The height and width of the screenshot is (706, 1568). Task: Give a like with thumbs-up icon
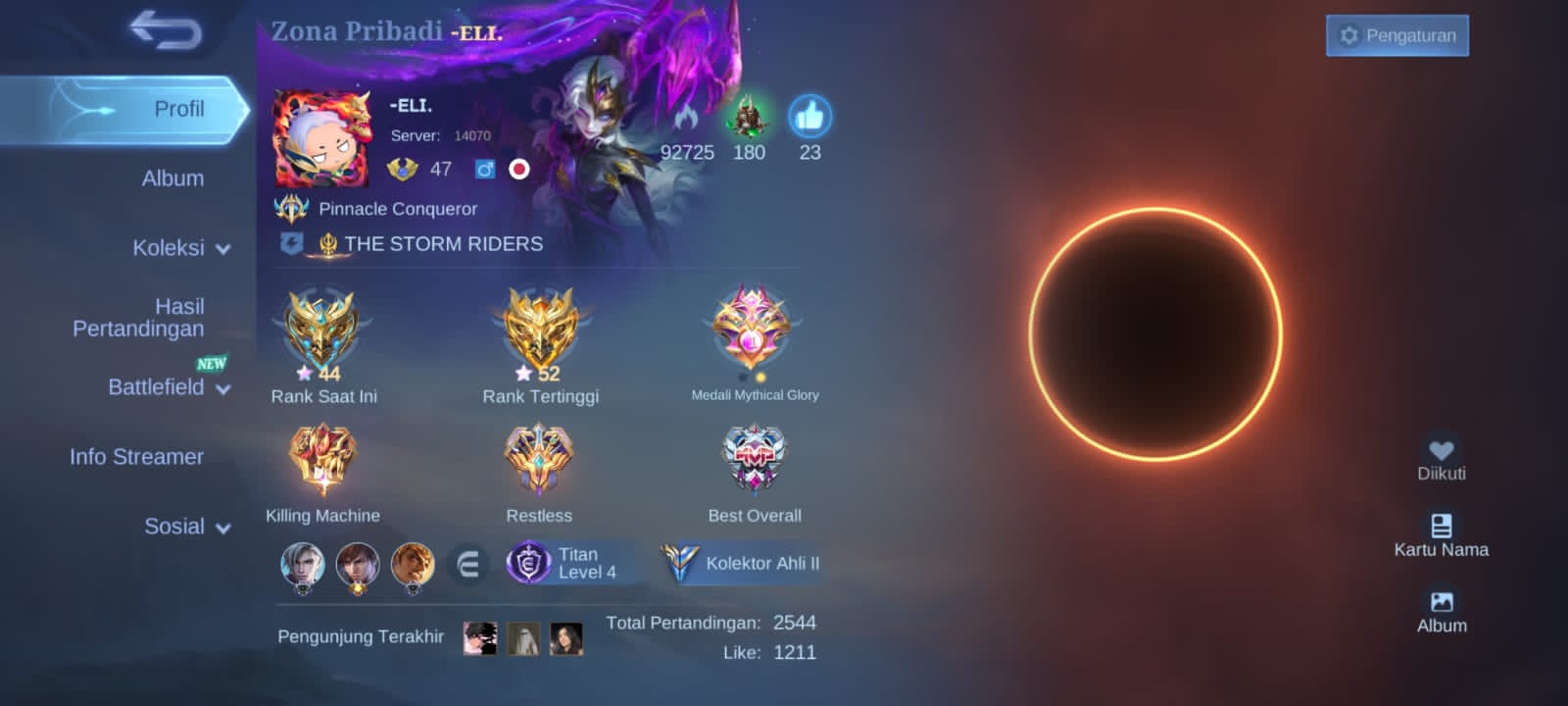[809, 118]
